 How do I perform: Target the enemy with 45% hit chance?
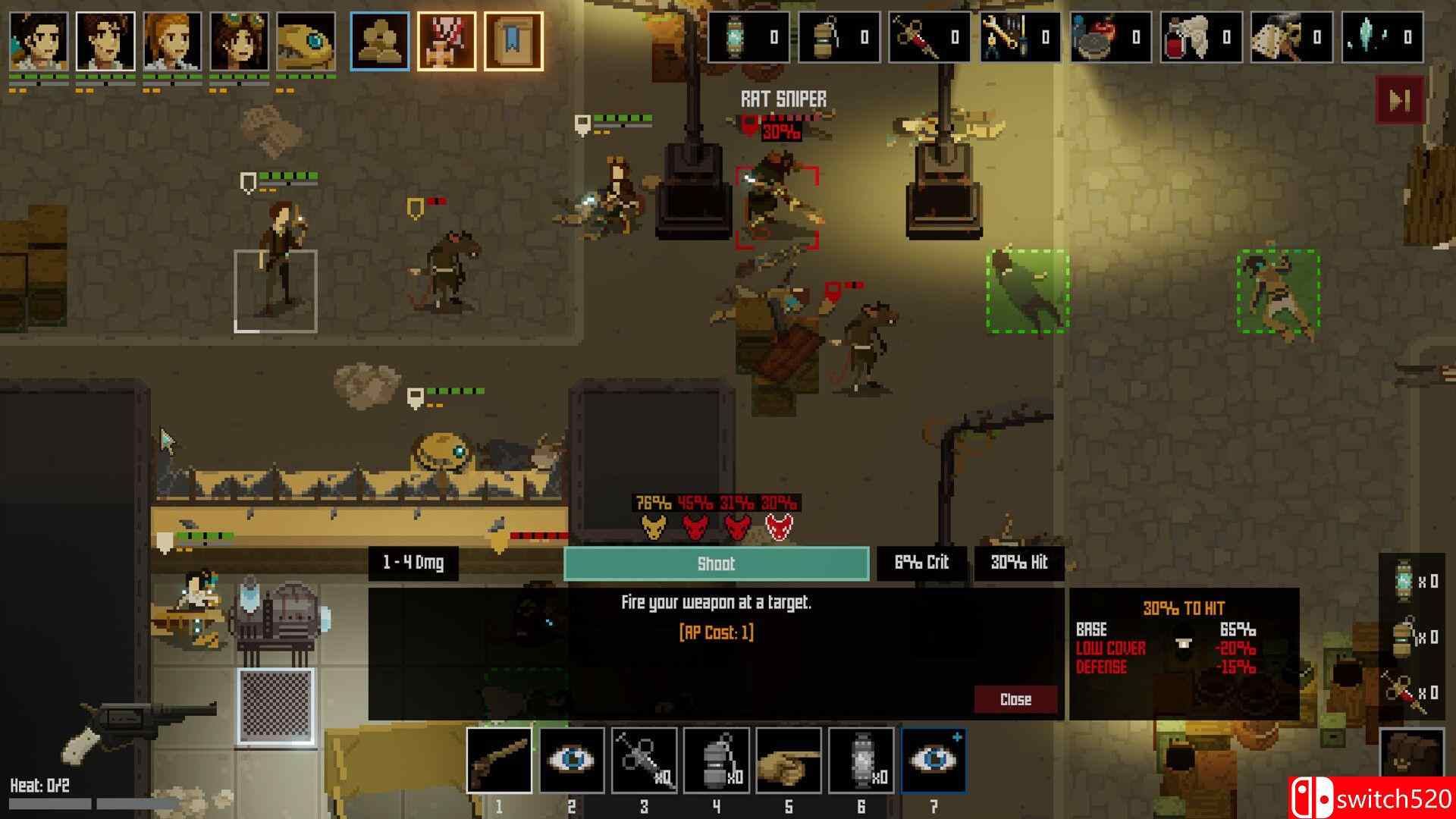point(695,526)
